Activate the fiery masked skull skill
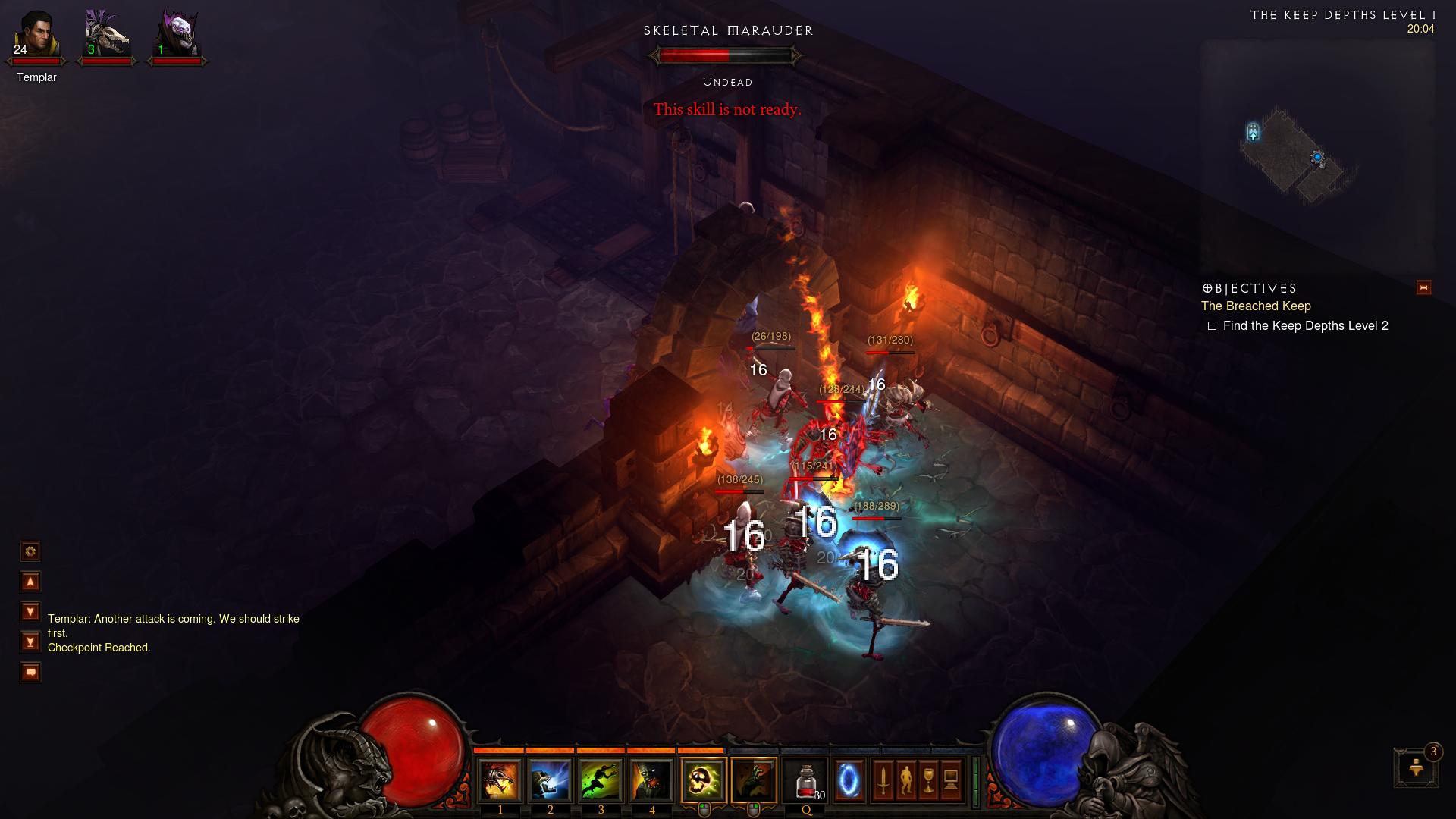The width and height of the screenshot is (1456, 819). pos(500,780)
